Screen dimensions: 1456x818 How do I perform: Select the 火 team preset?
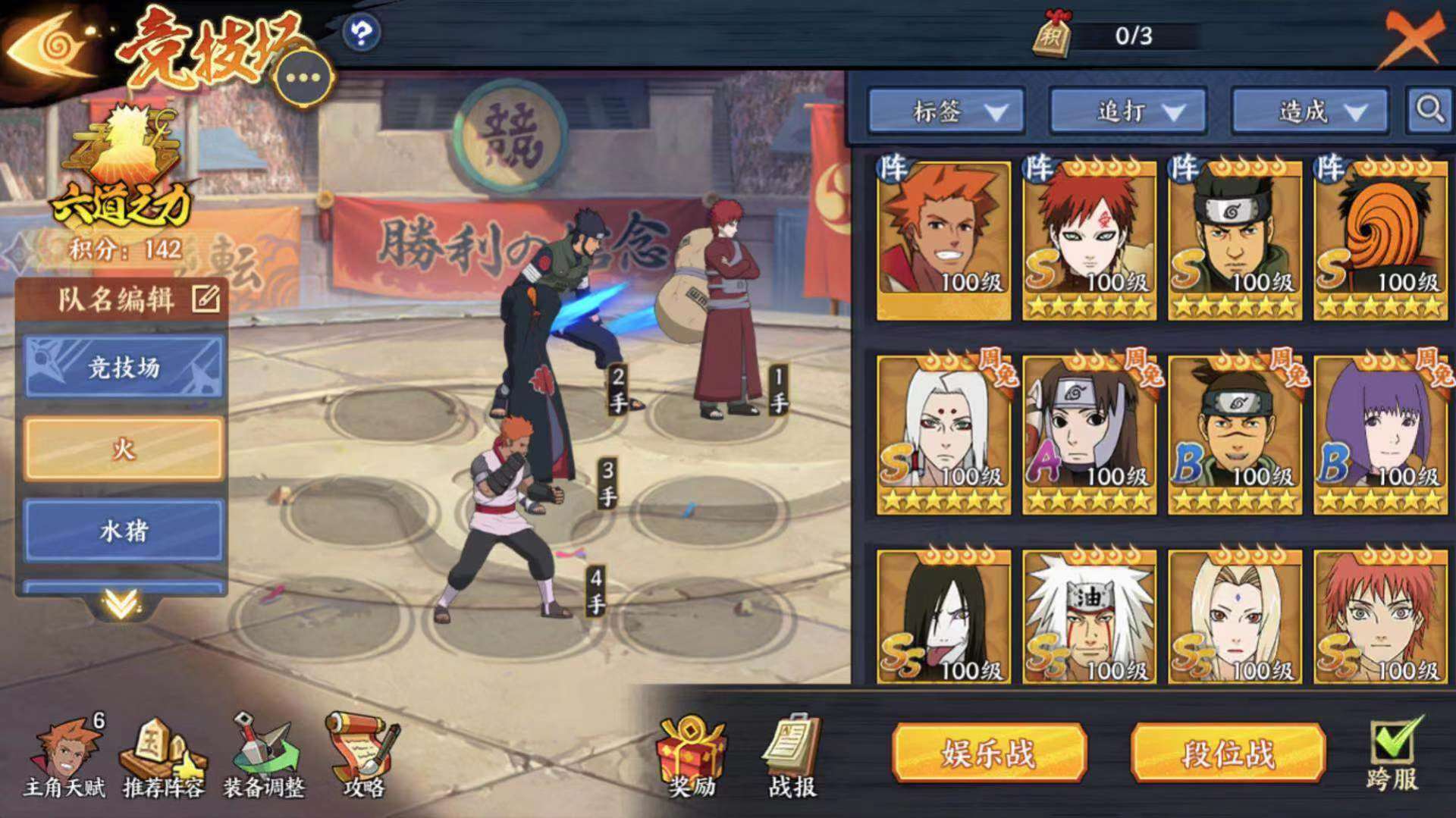[124, 449]
